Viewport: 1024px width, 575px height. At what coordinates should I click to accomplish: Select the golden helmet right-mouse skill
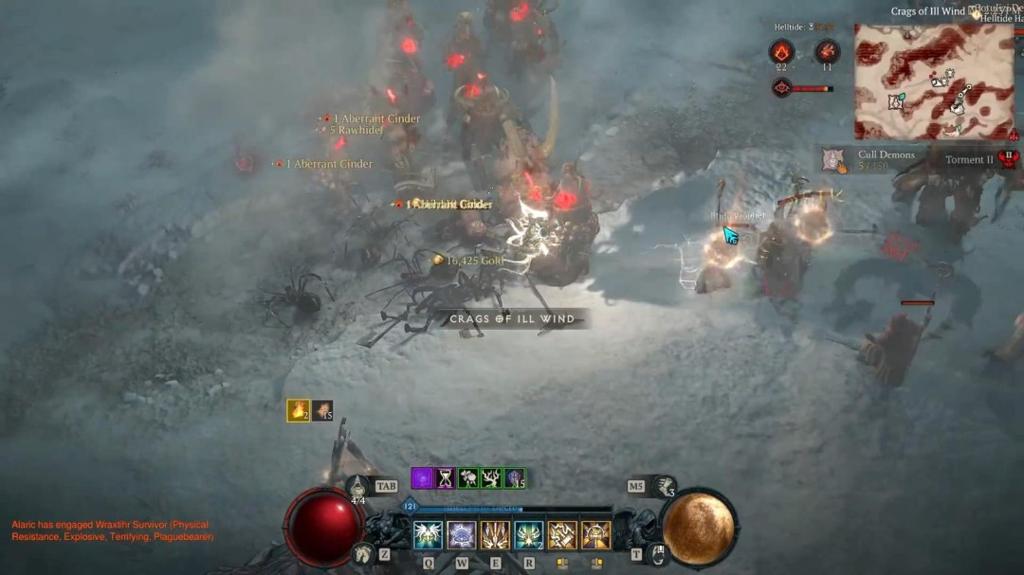pos(596,536)
